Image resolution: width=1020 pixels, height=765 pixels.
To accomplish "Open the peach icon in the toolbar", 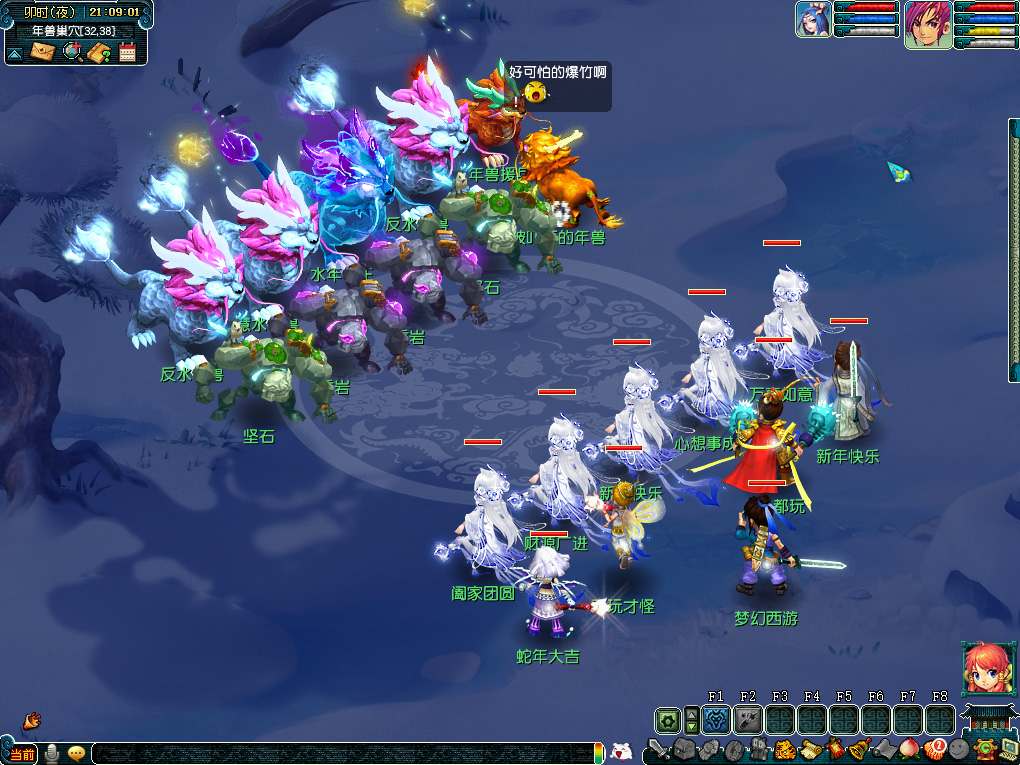I will click(x=910, y=749).
